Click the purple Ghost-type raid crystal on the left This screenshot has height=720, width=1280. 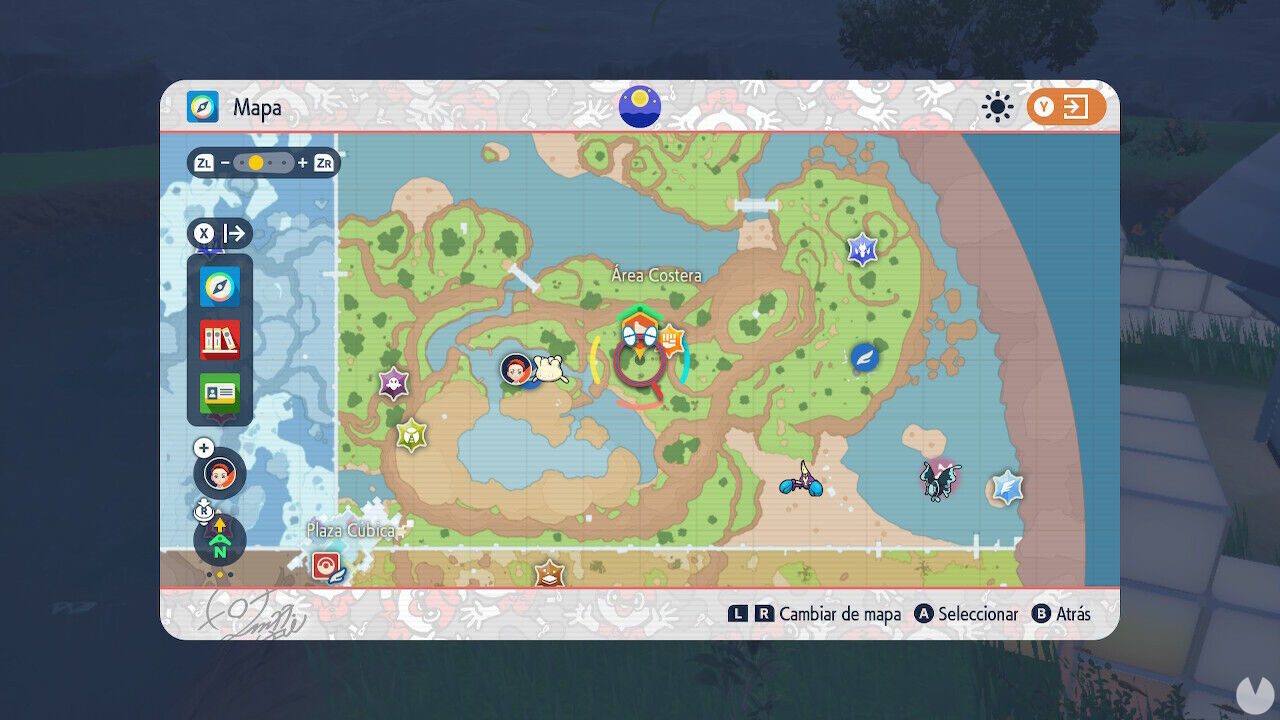[393, 380]
